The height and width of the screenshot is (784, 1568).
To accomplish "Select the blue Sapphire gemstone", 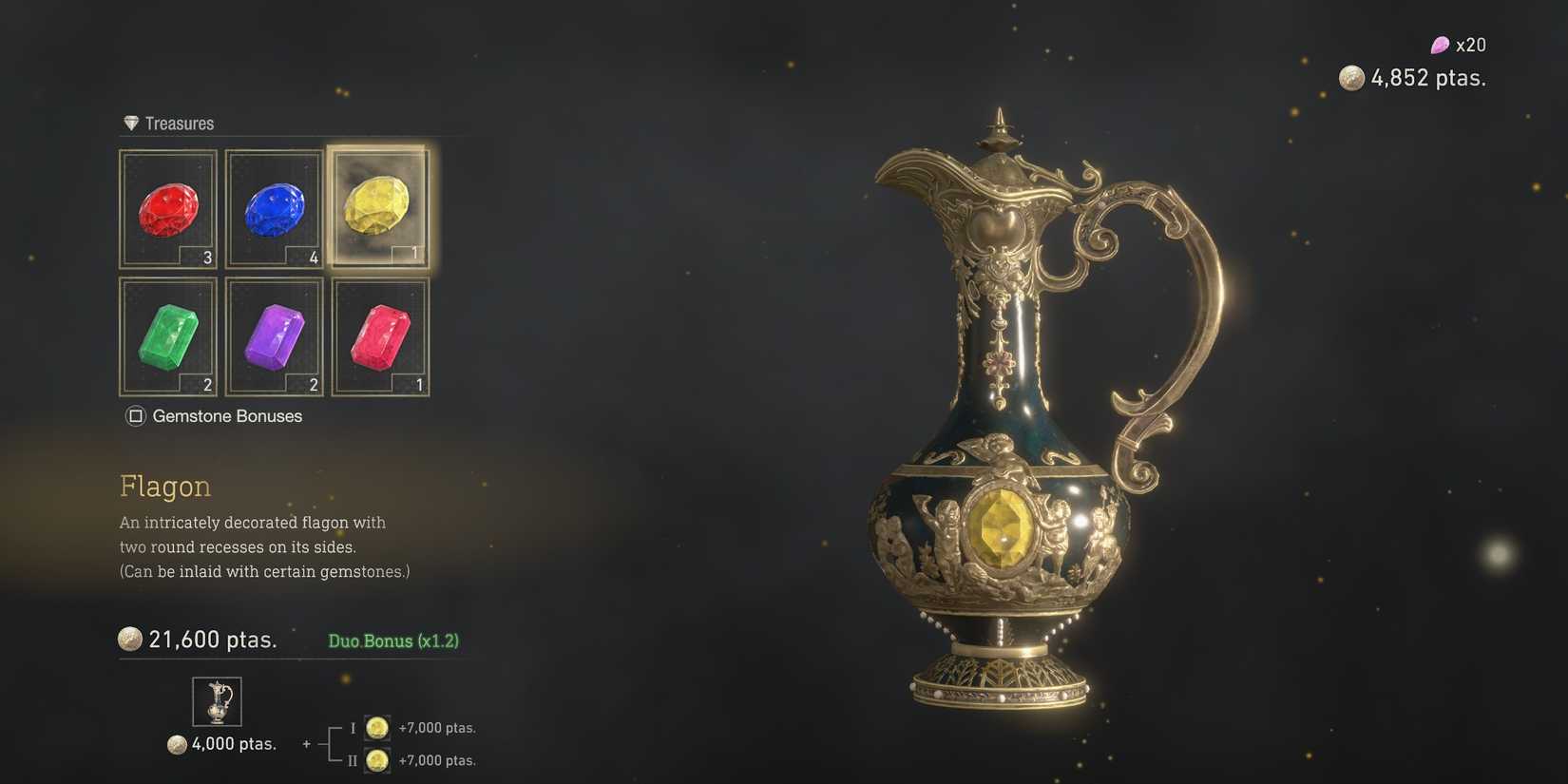I will pos(275,209).
